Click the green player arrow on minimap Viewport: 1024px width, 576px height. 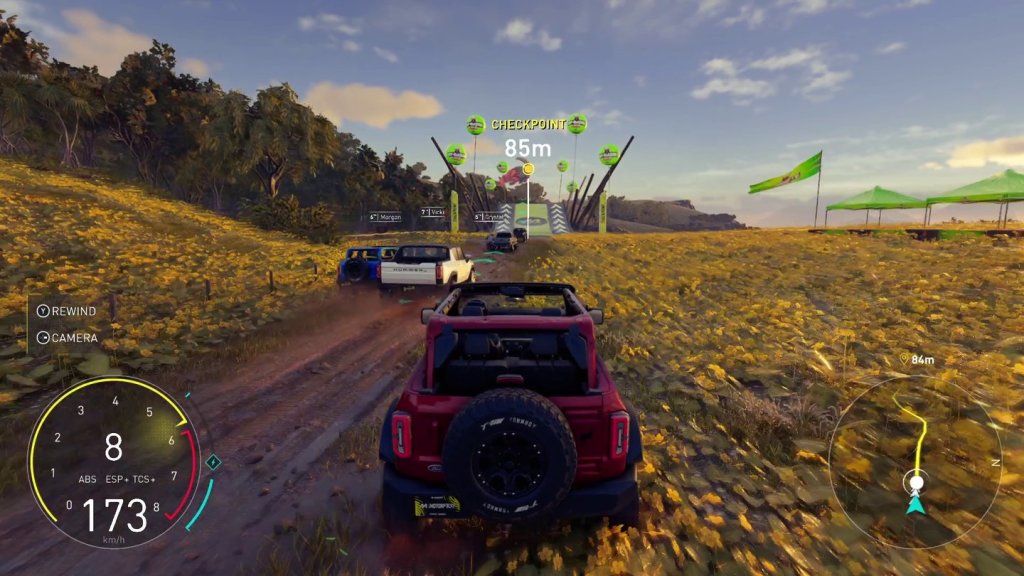(915, 504)
